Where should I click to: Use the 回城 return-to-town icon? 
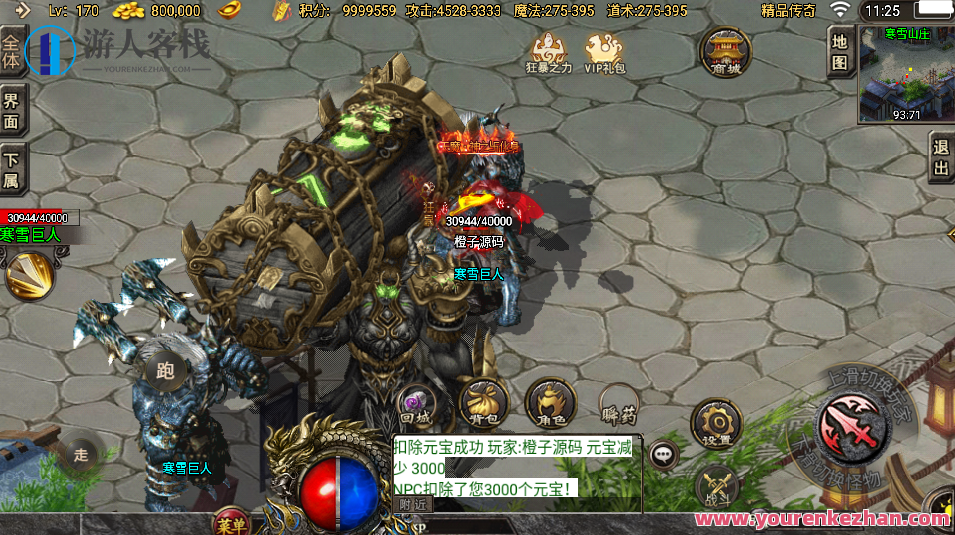pos(415,404)
